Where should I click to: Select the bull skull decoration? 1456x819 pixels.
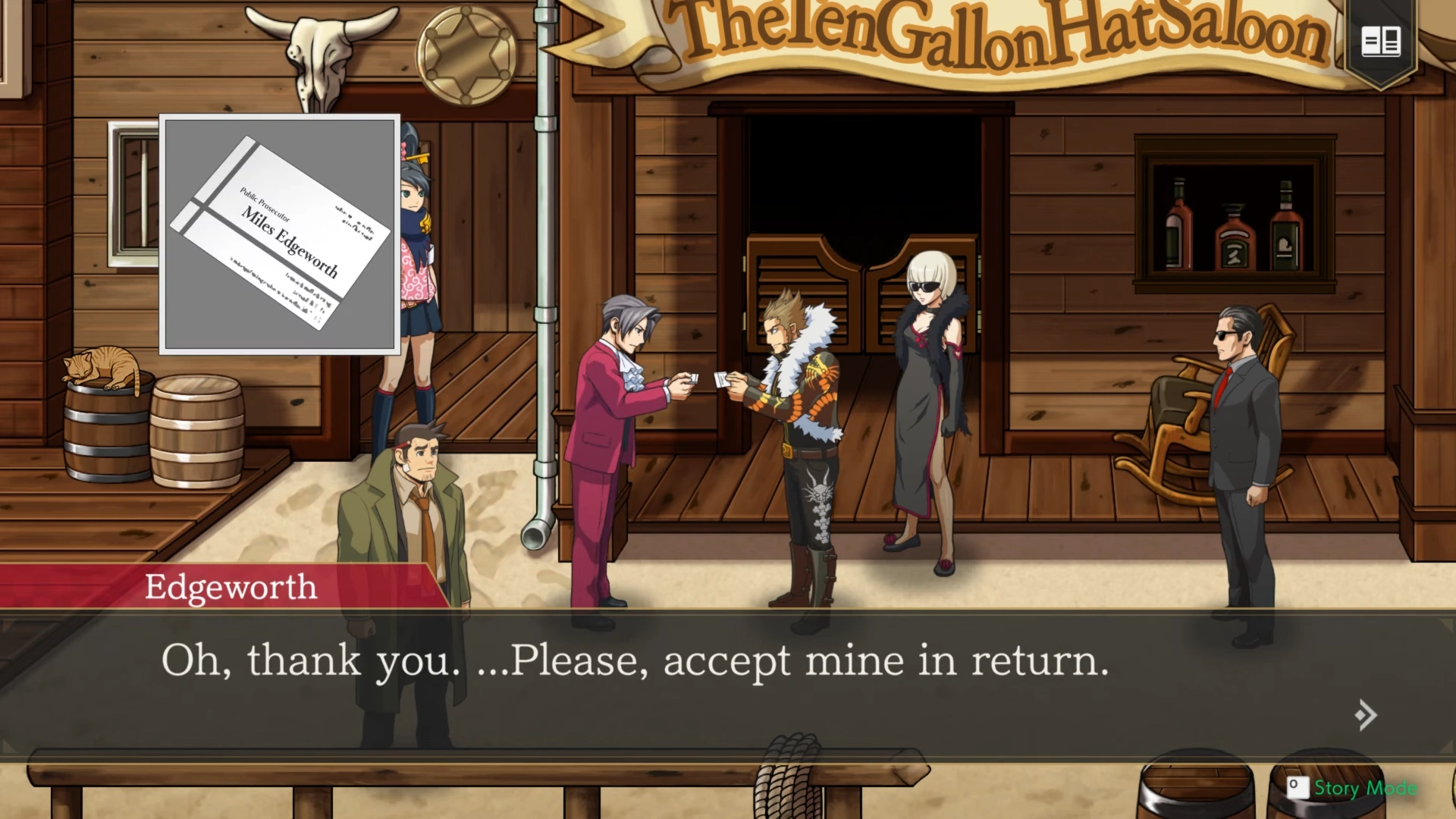[x=318, y=45]
